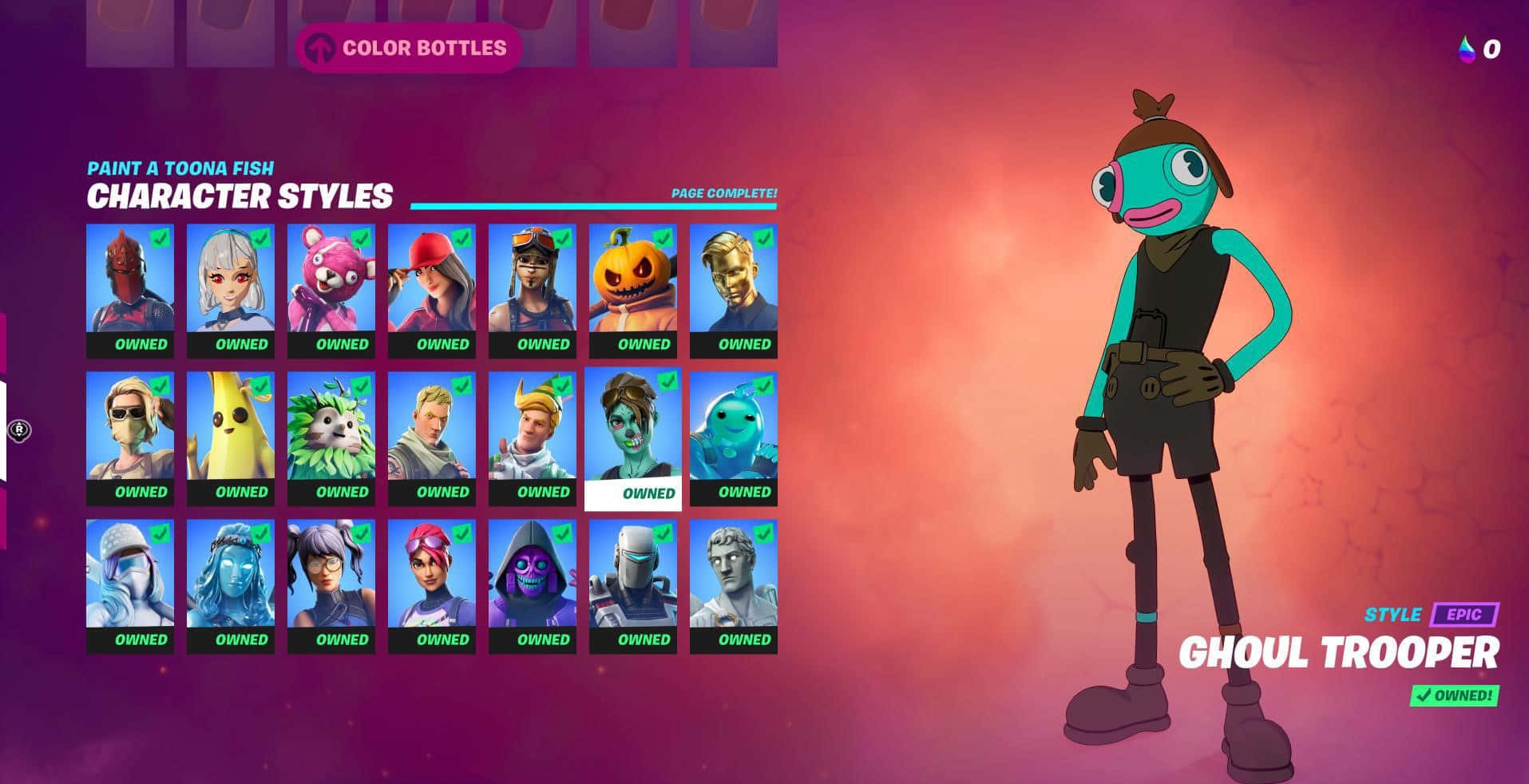Pick the pink Cuddle Team Leader style
The width and height of the screenshot is (1529, 784).
[331, 291]
